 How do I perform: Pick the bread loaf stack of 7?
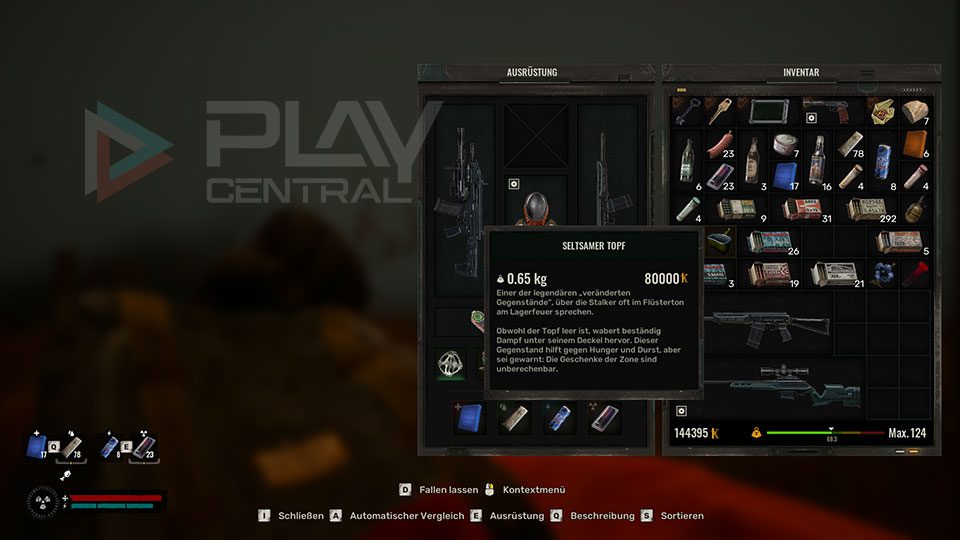pos(914,112)
